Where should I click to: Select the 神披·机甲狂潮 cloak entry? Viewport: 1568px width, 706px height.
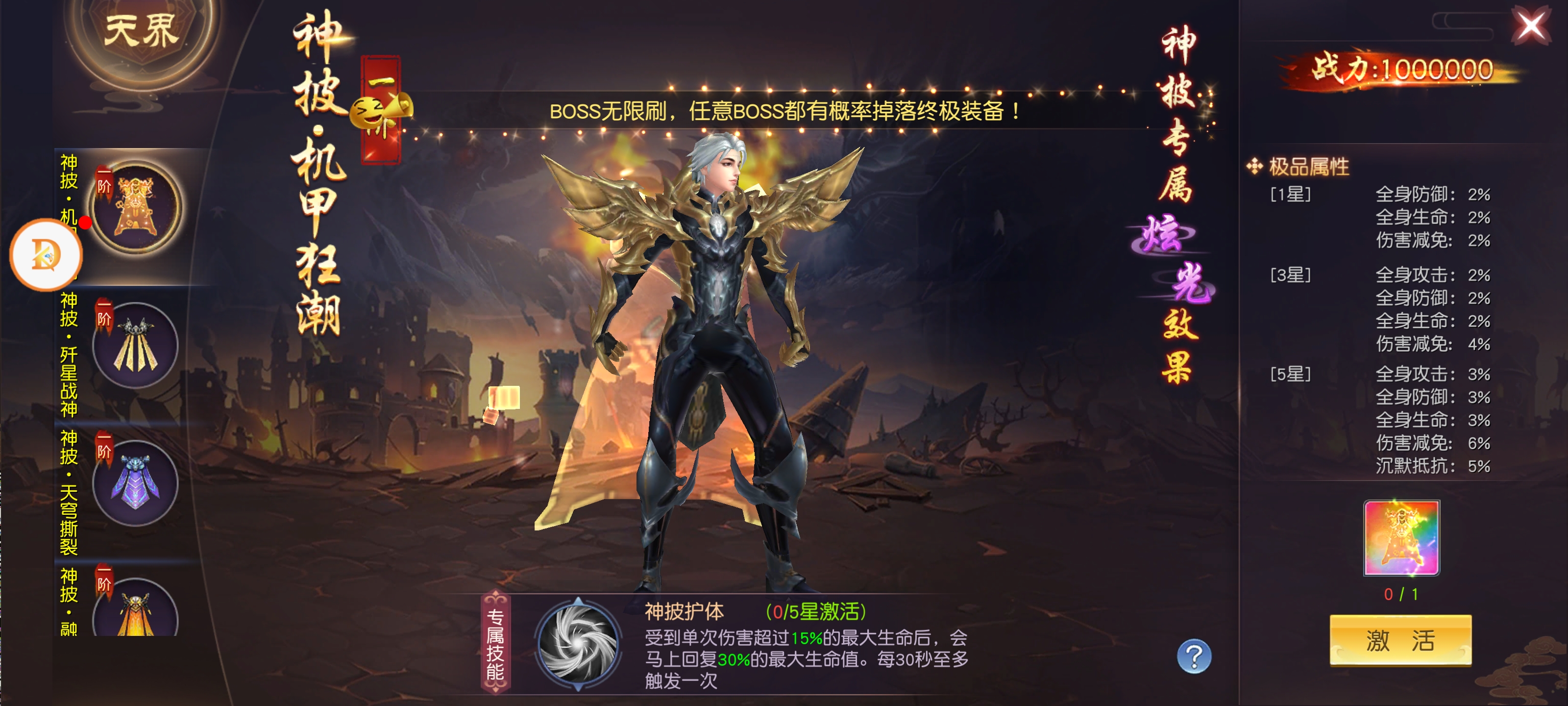(x=136, y=208)
